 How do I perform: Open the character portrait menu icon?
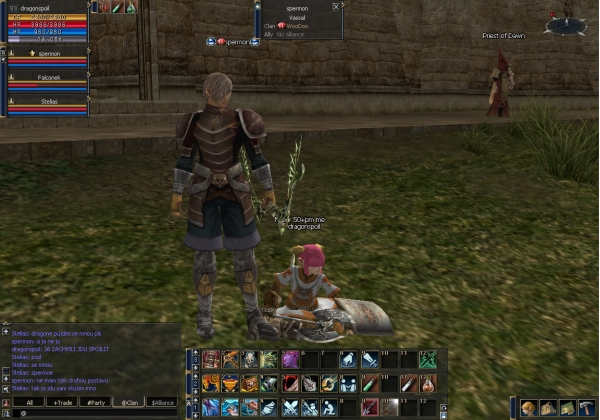pos(528,407)
